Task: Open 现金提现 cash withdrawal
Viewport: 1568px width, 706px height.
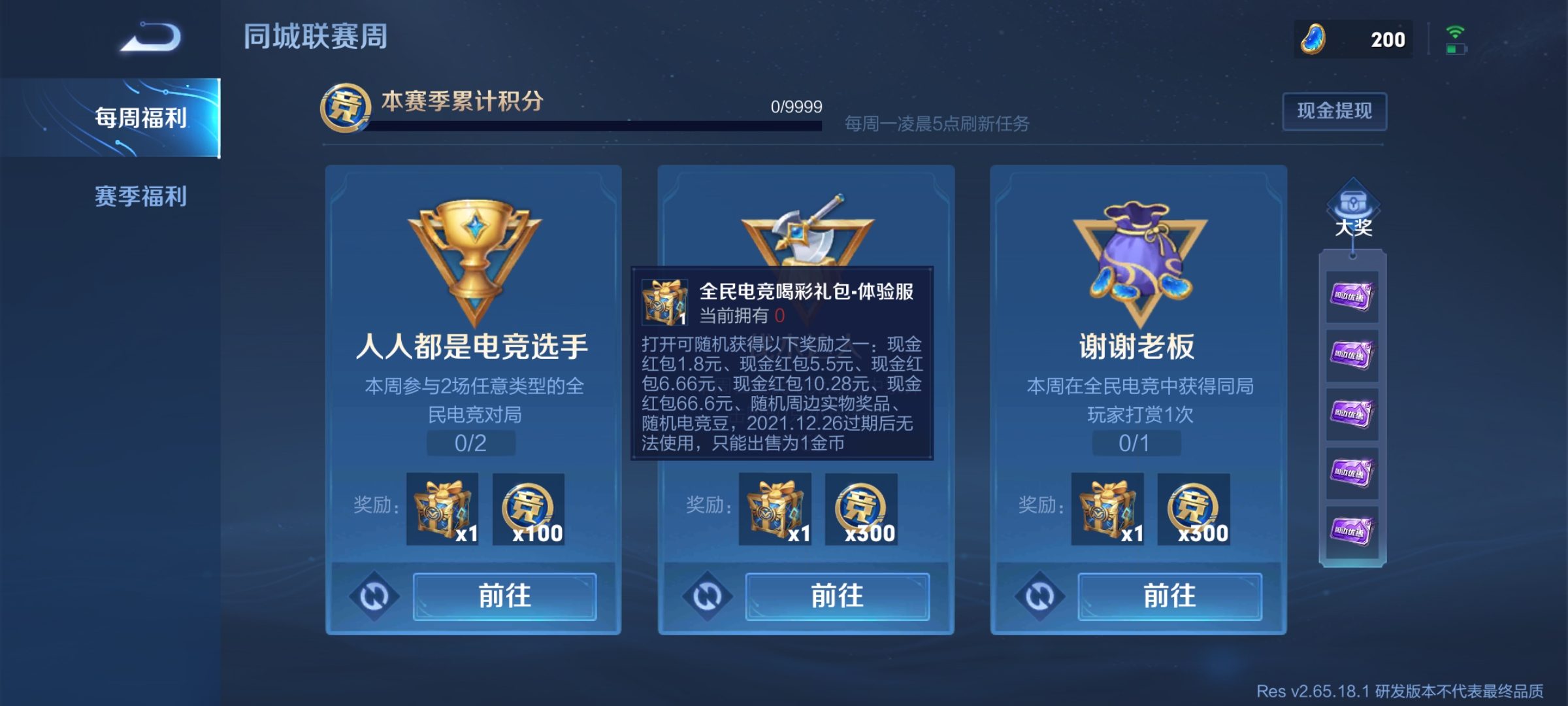Action: [1334, 112]
